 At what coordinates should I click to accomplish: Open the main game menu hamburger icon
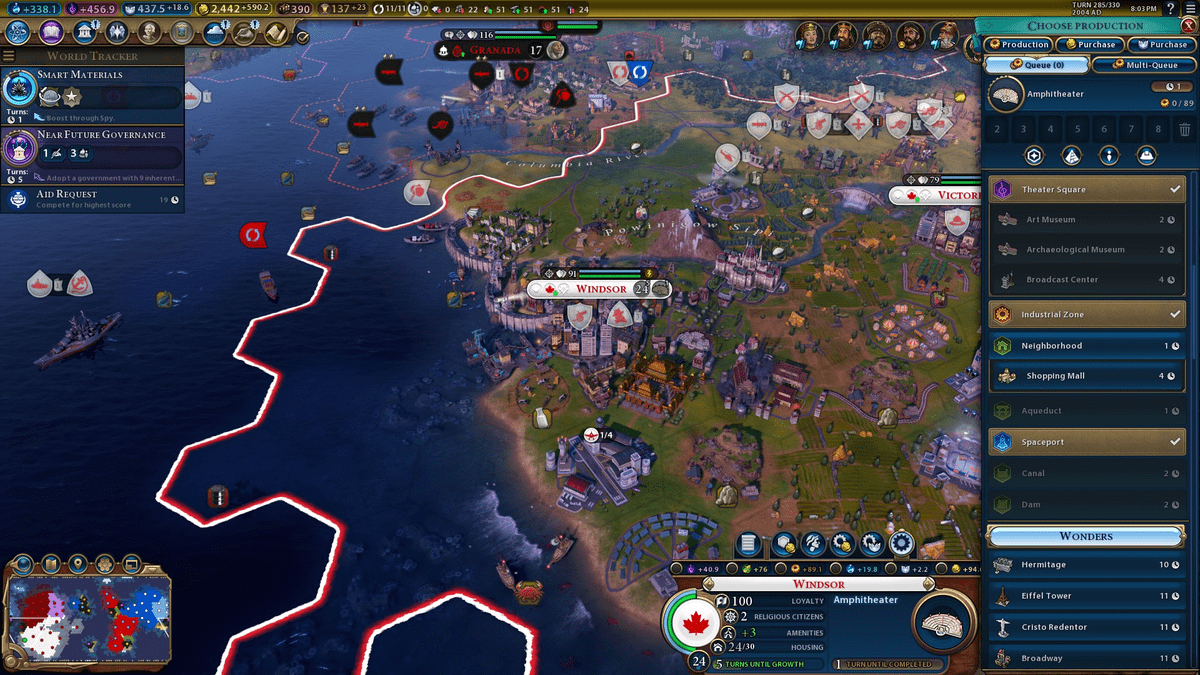coord(1190,9)
